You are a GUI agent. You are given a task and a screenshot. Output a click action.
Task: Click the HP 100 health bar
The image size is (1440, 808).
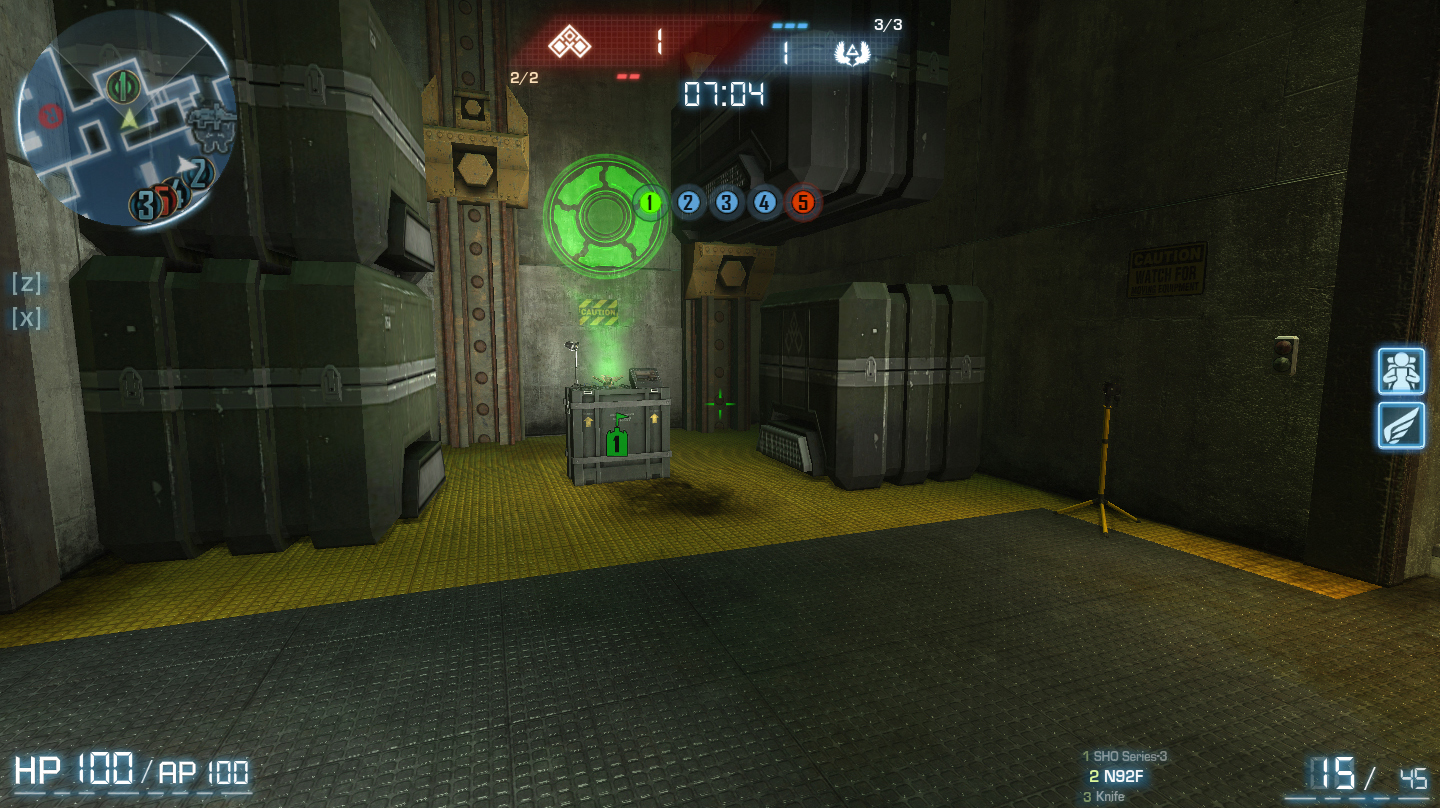click(80, 770)
